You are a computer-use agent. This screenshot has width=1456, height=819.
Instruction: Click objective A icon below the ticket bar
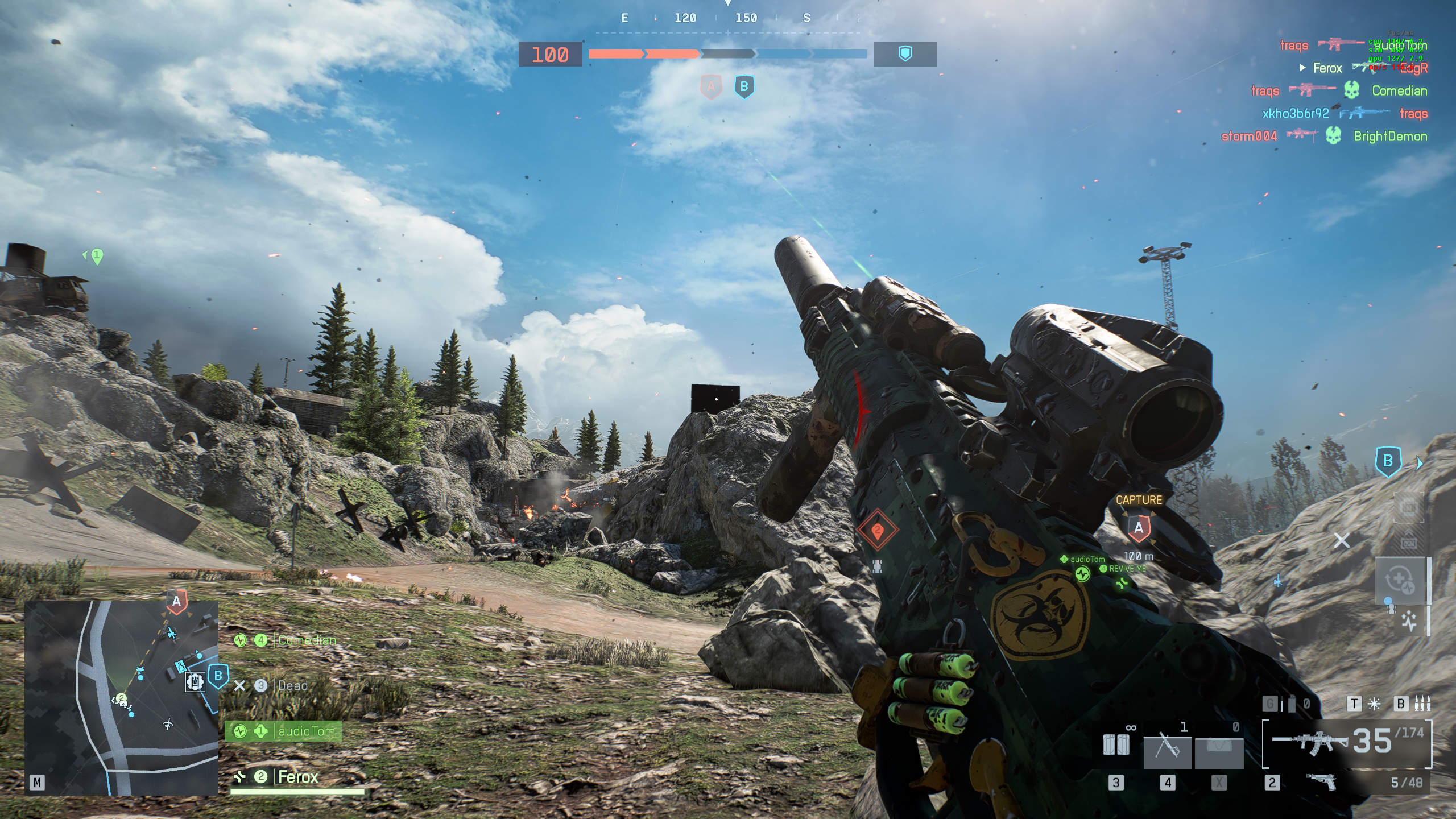click(710, 87)
